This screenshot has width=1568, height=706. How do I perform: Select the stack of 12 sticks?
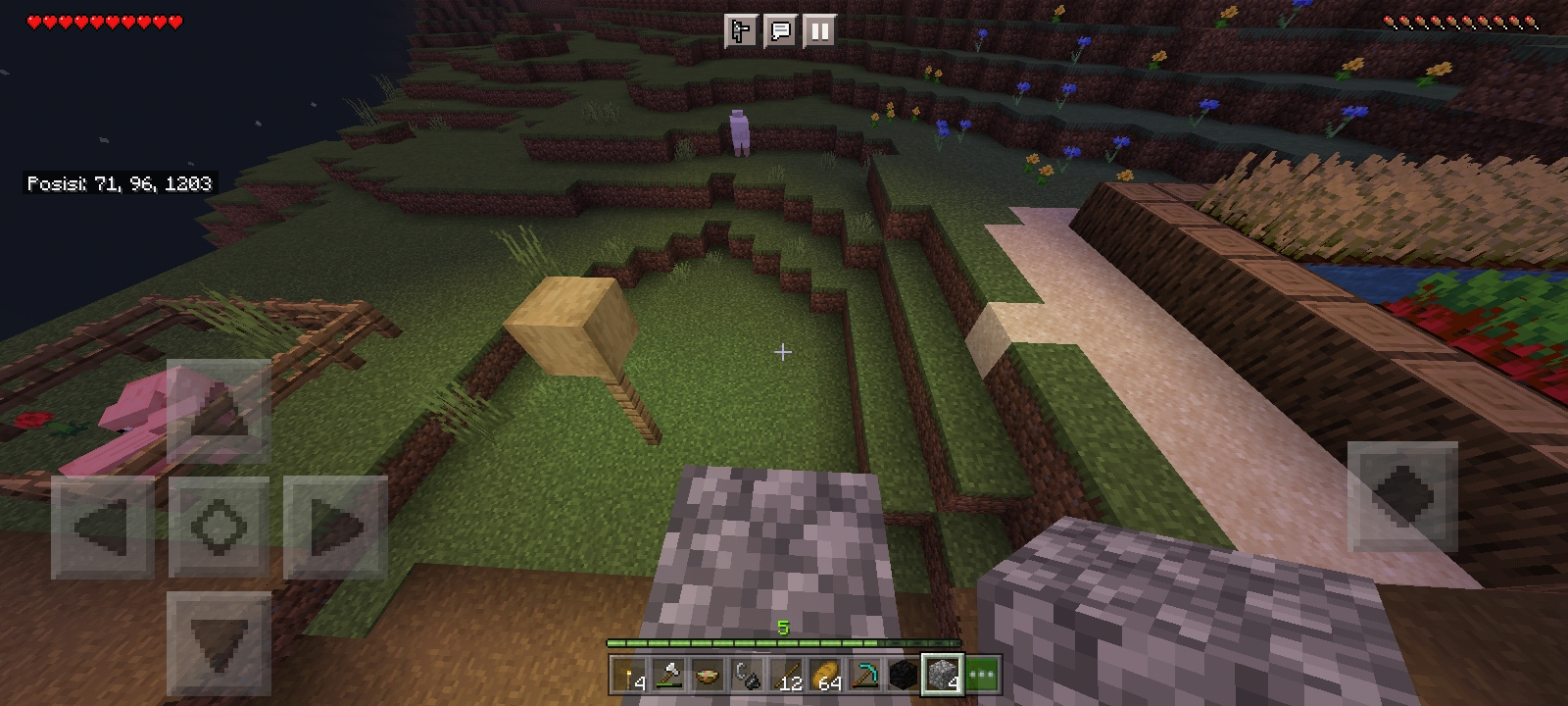pos(786,676)
